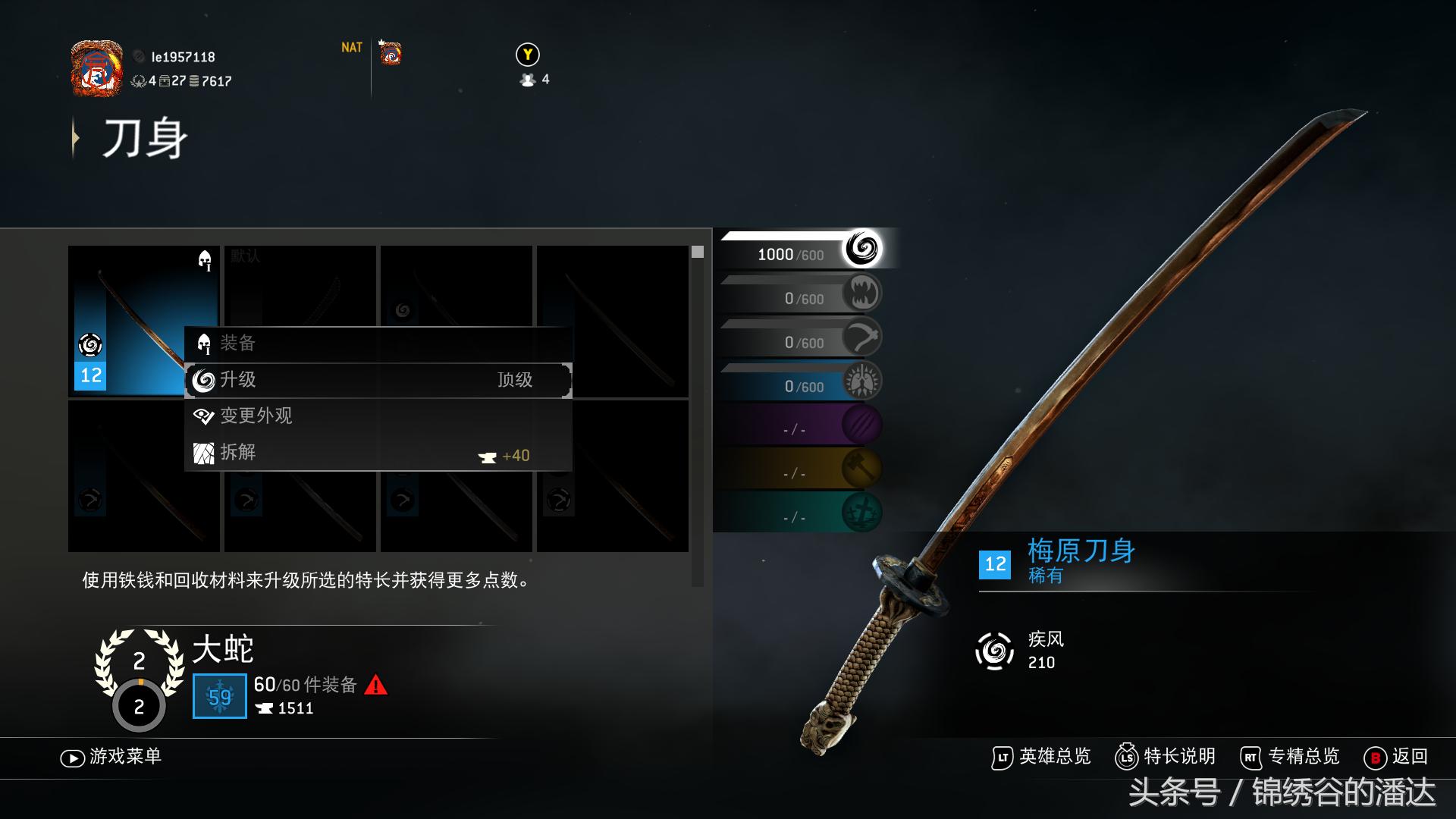Open the 游戏菜单 game menu
Viewport: 1456px width, 819px height.
[x=111, y=757]
